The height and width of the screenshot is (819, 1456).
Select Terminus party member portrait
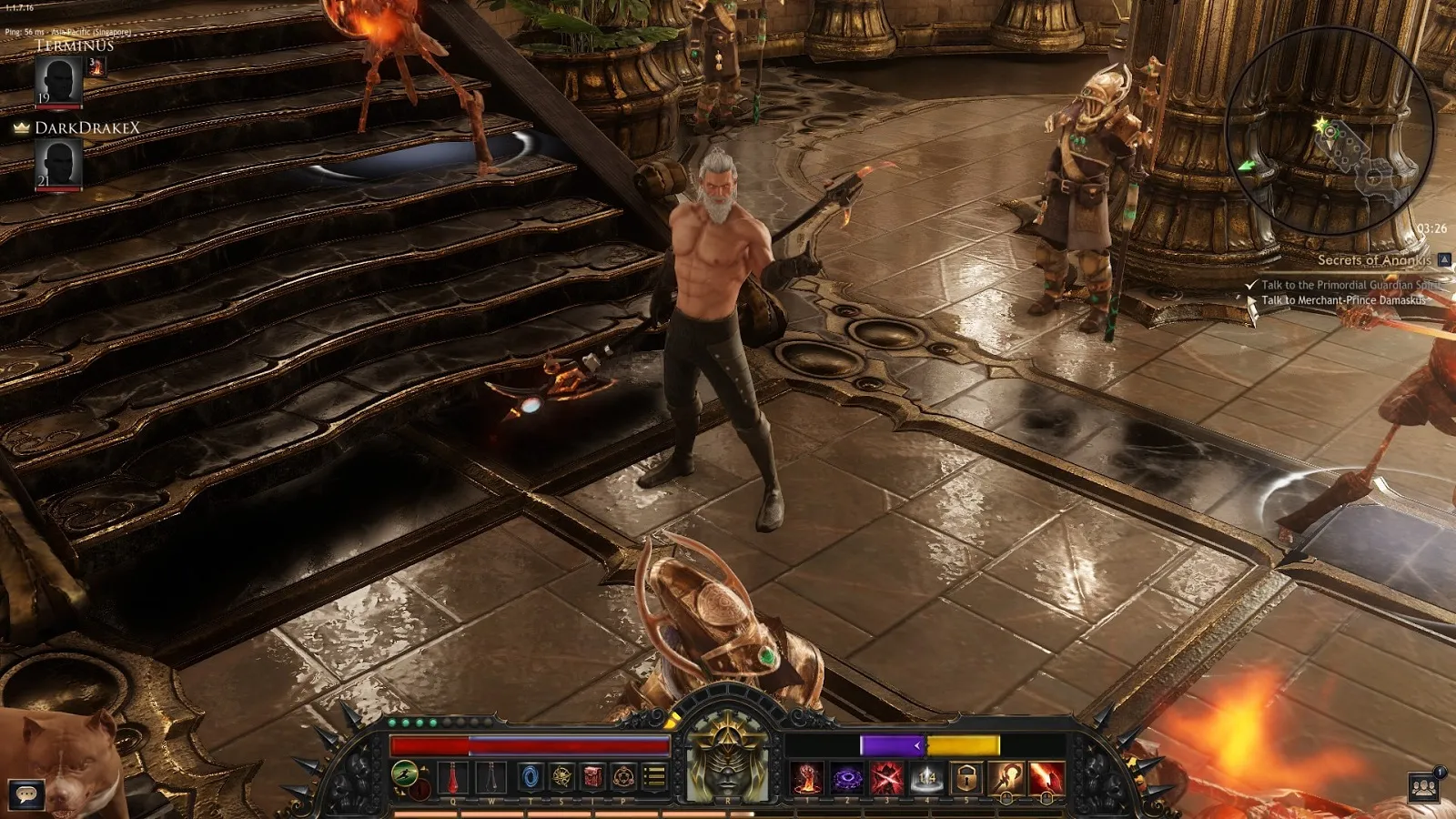tap(59, 80)
